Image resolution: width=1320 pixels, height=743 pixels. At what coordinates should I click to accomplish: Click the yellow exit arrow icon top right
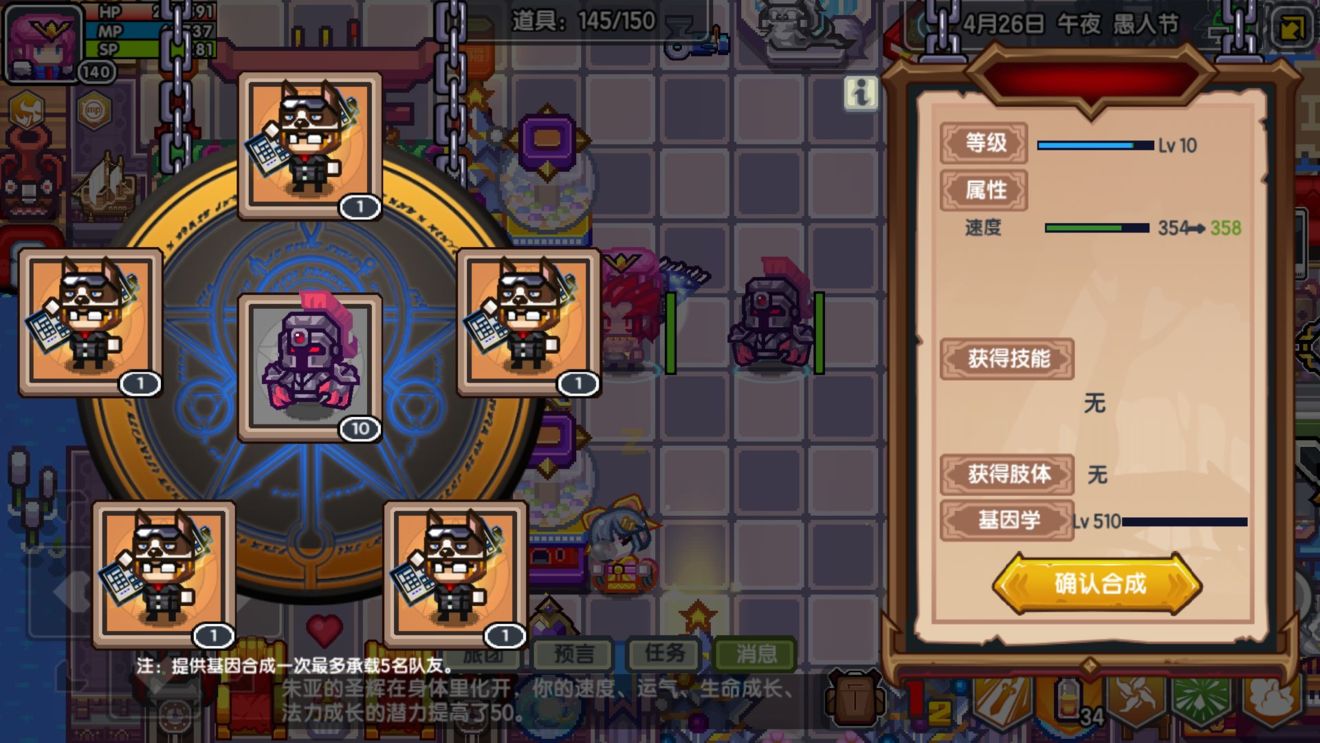click(x=1292, y=27)
